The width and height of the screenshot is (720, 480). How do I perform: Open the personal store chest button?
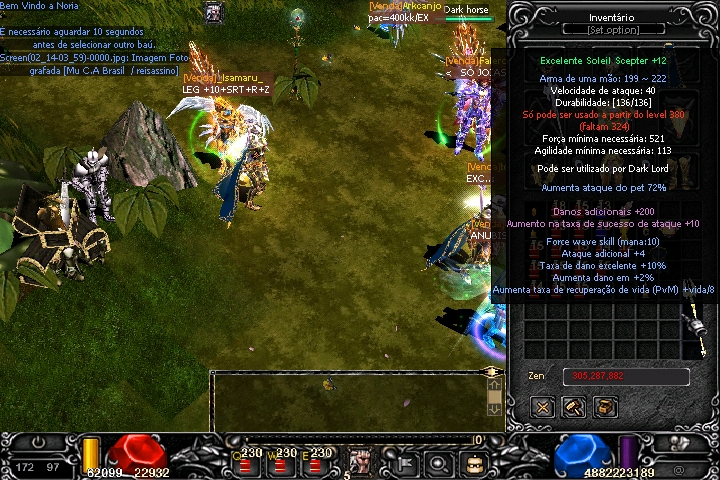[x=605, y=407]
